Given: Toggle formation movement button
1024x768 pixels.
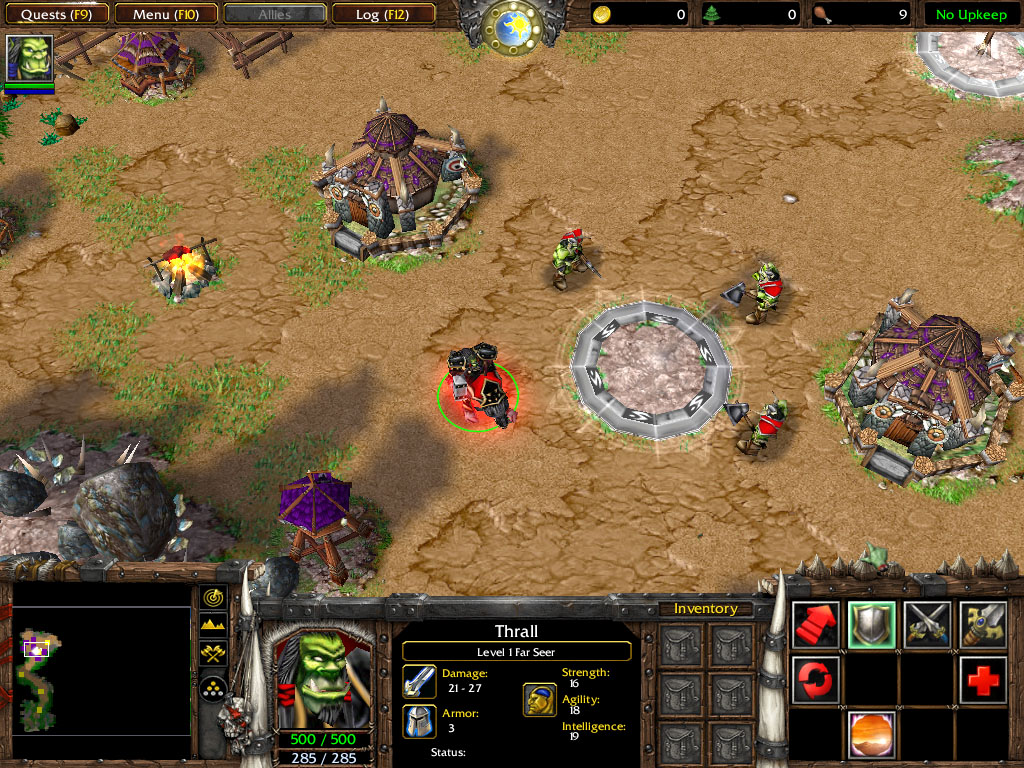Looking at the screenshot, I should (x=213, y=687).
